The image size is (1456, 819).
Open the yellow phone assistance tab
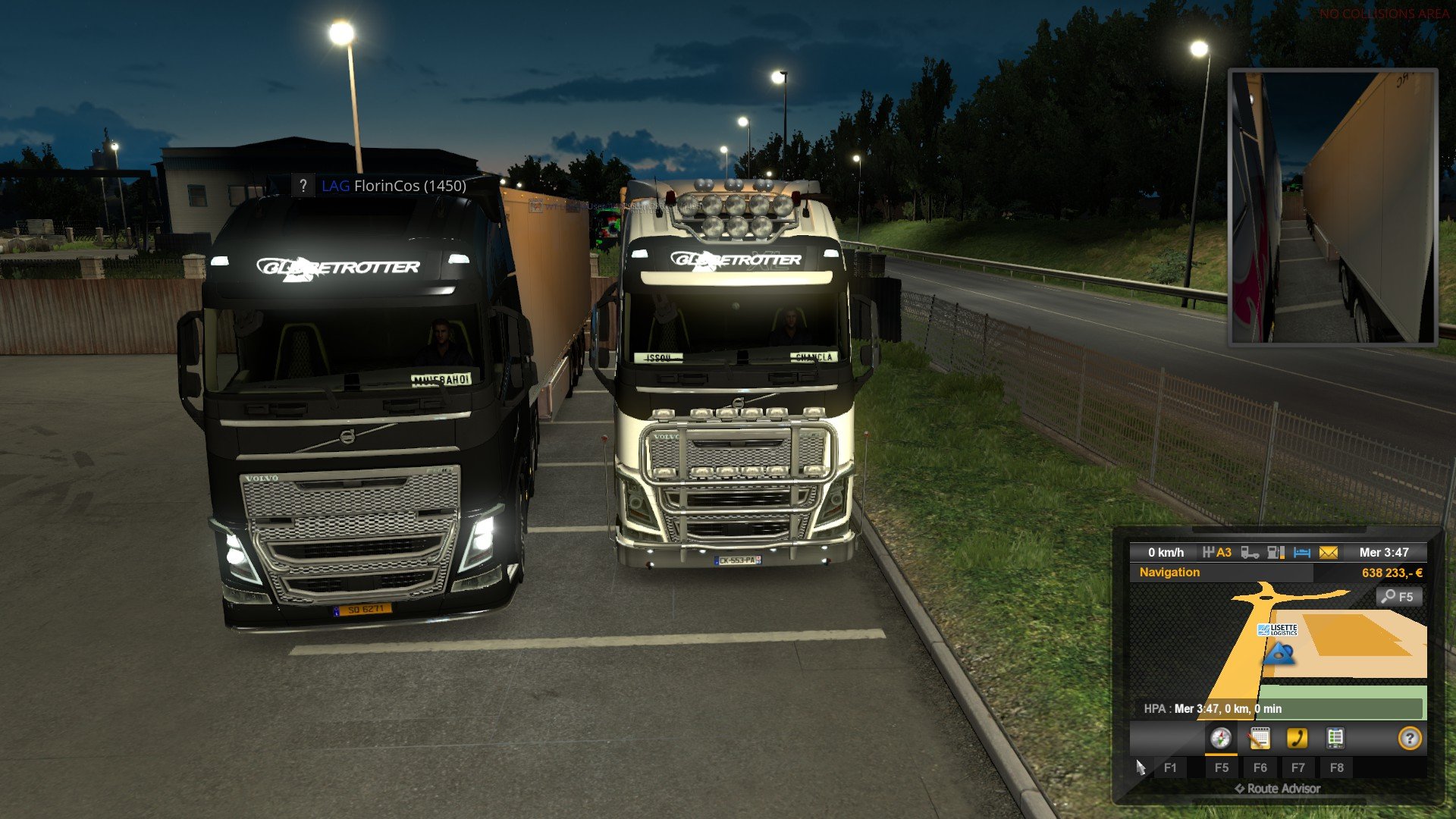1298,739
